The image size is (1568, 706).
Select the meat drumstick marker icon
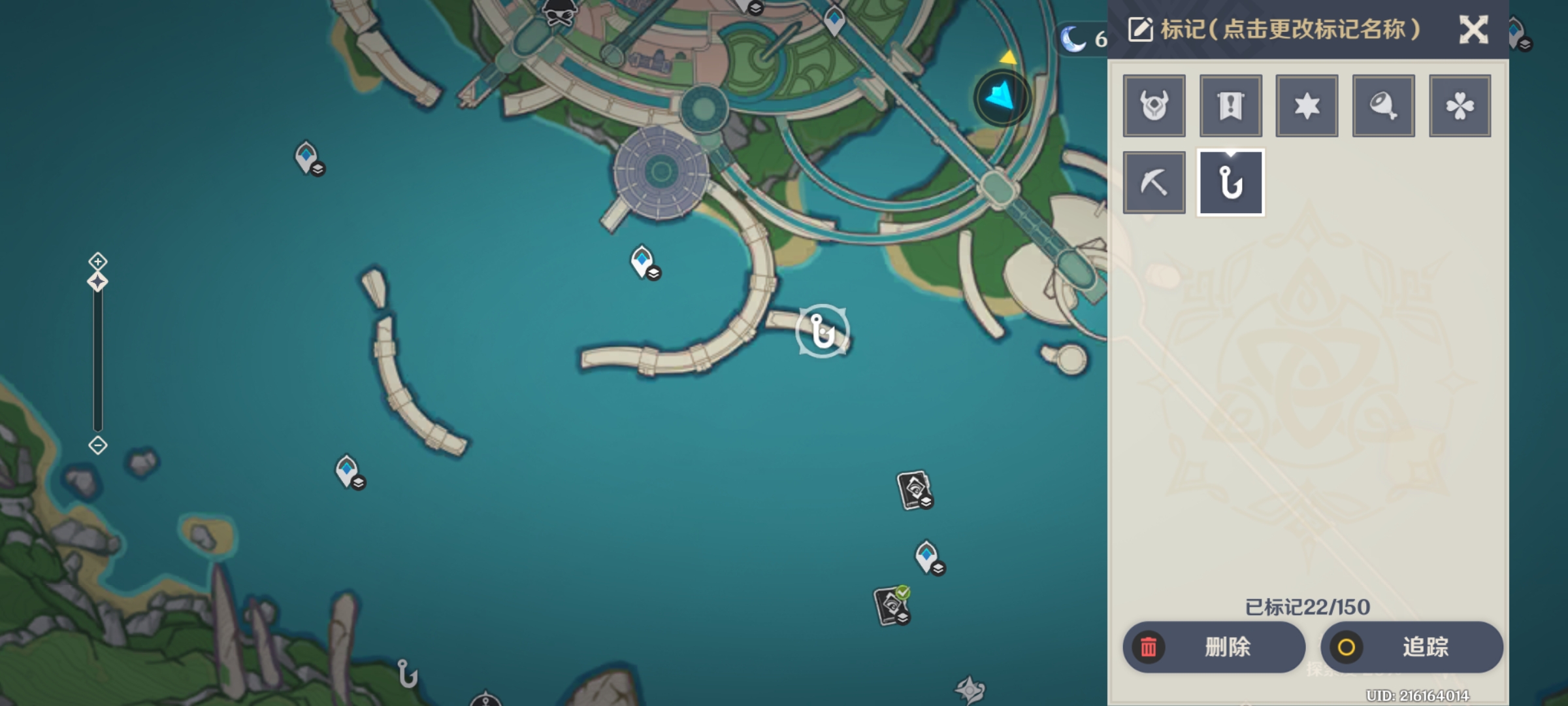point(1383,106)
